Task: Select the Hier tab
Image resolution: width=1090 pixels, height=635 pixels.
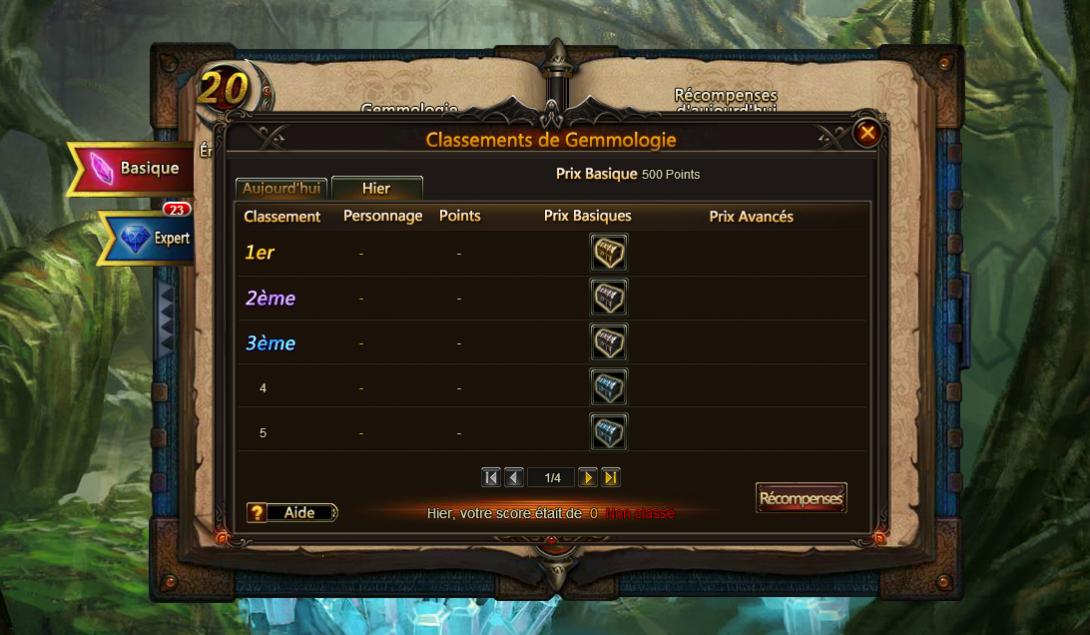Action: point(376,188)
